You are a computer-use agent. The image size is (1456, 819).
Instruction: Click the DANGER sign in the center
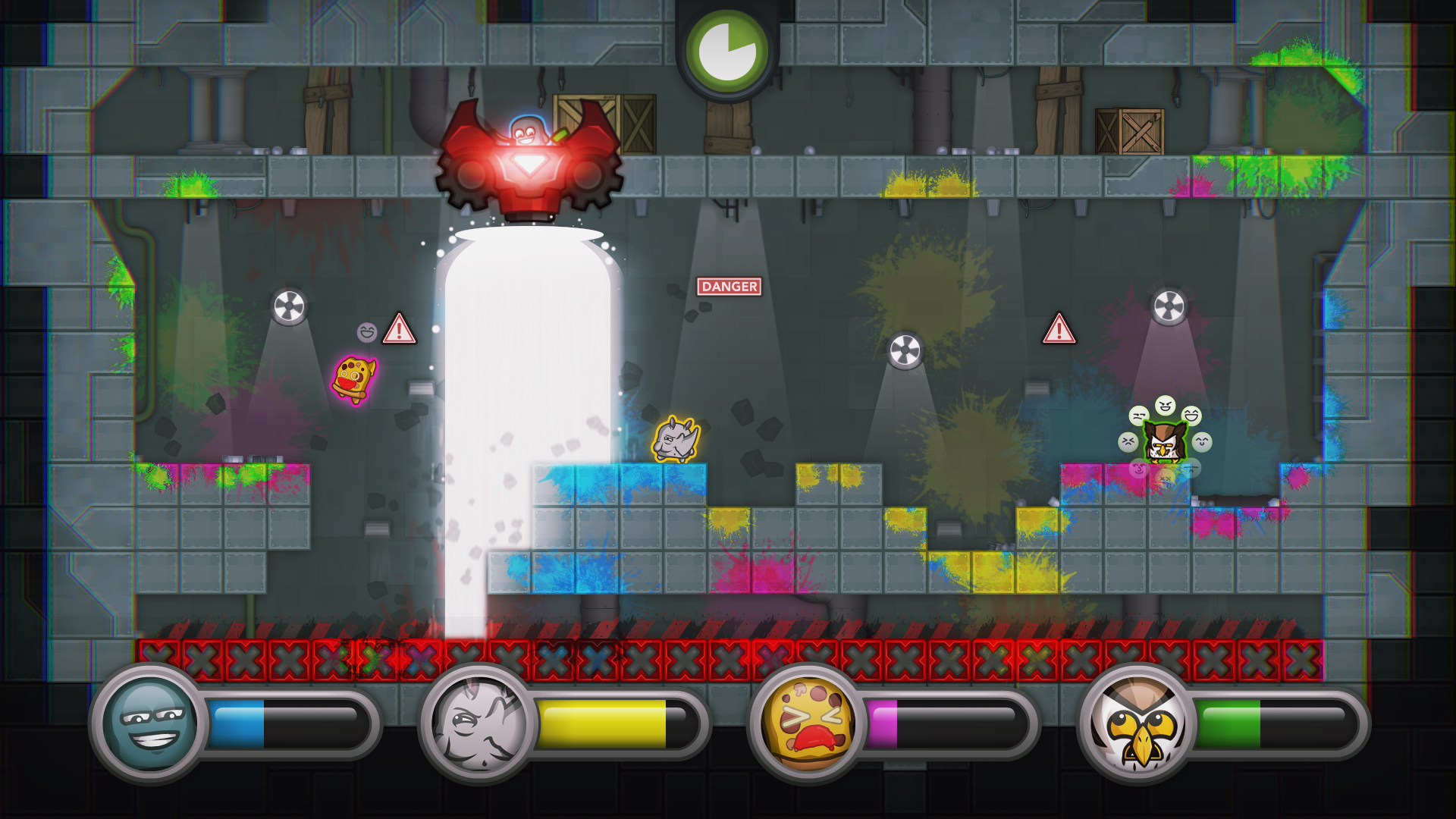[729, 286]
